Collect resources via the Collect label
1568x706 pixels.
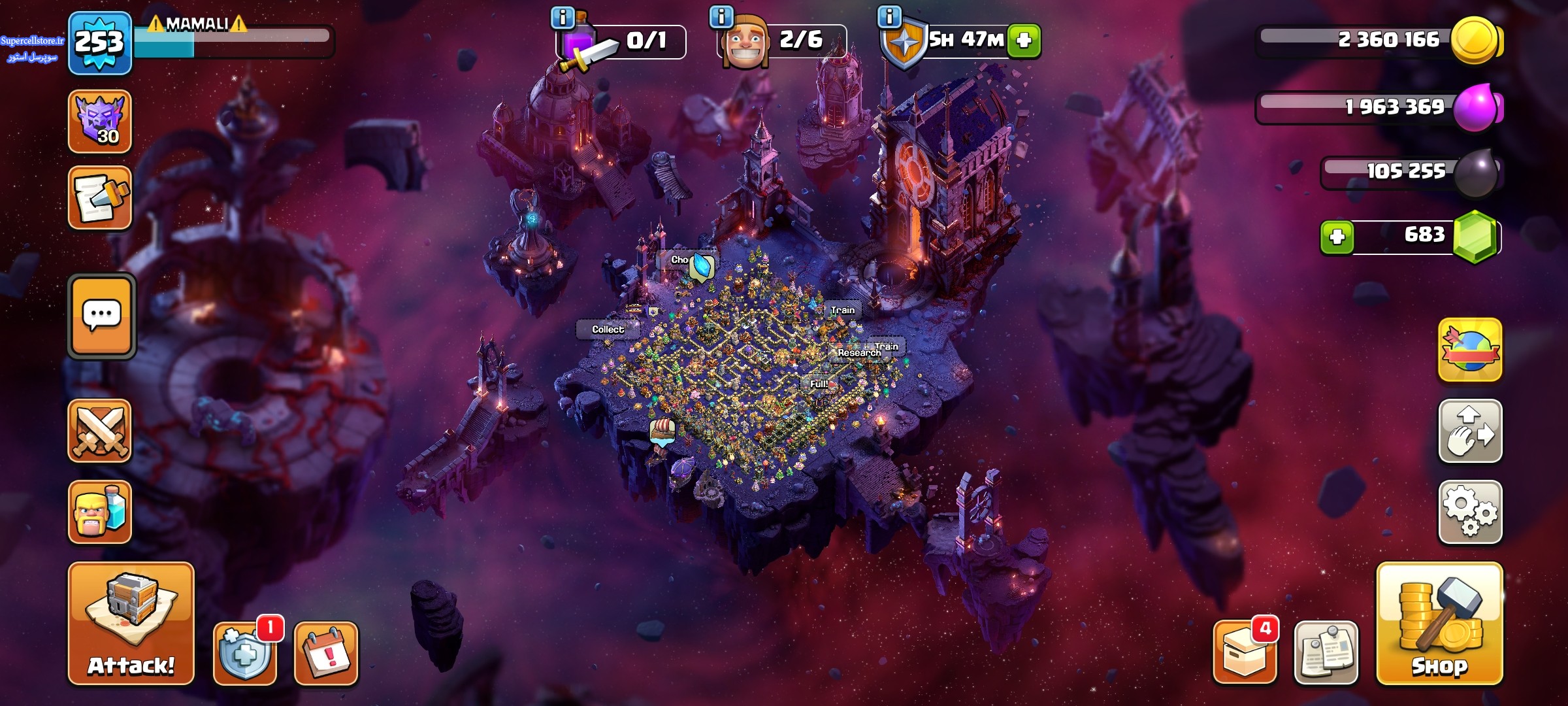tap(608, 329)
